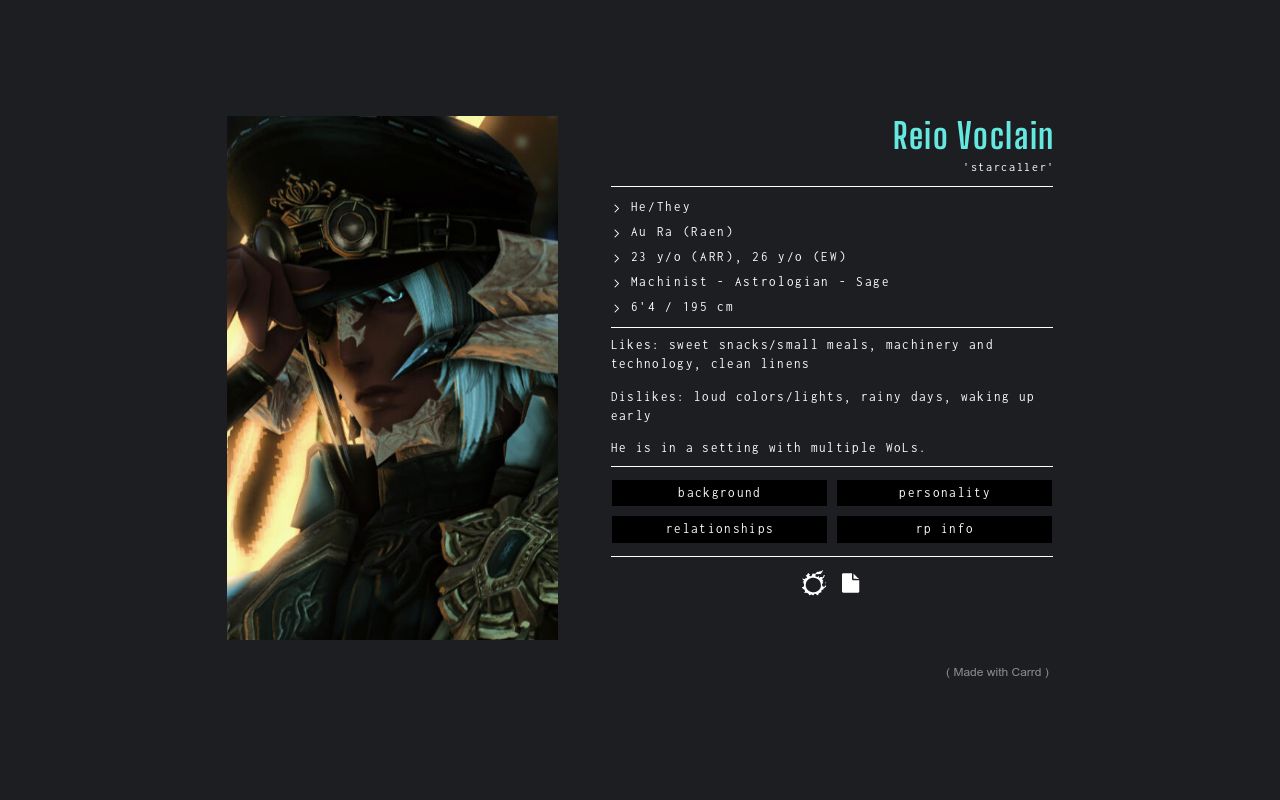1280x800 pixels.
Task: Open the Final Fantasy XIV meteor logo link
Action: 813,583
